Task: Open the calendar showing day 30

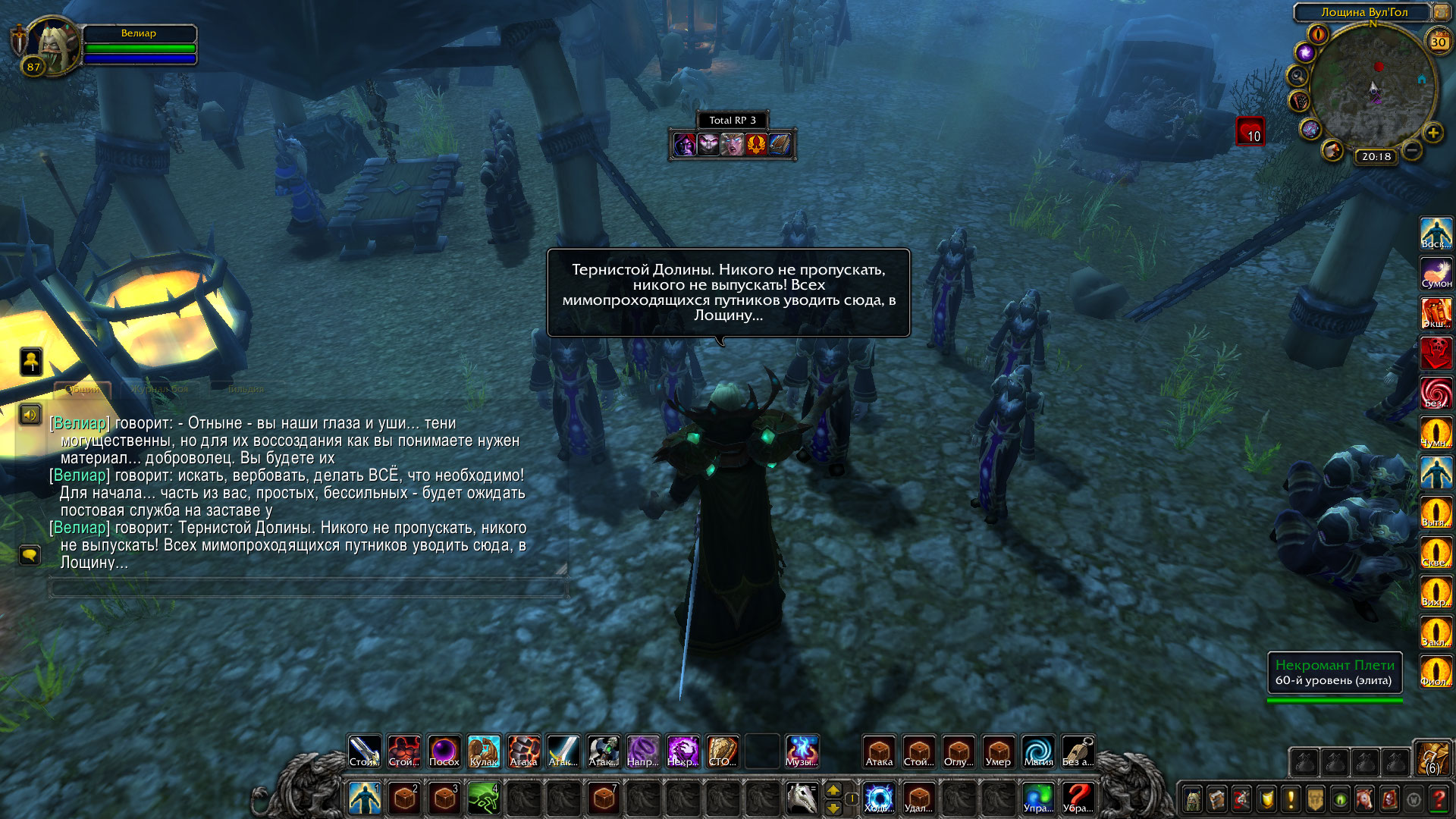Action: [x=1438, y=42]
